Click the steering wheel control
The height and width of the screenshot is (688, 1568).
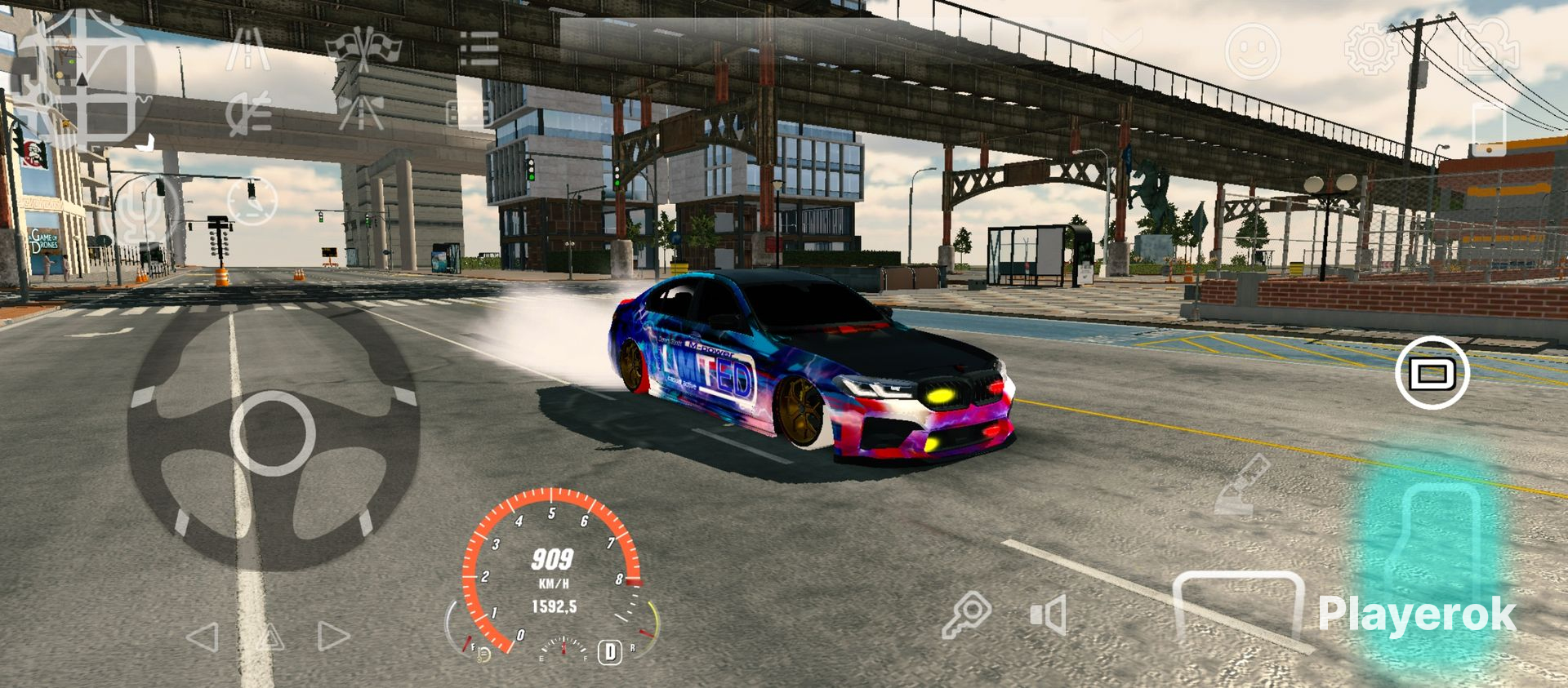tap(273, 433)
